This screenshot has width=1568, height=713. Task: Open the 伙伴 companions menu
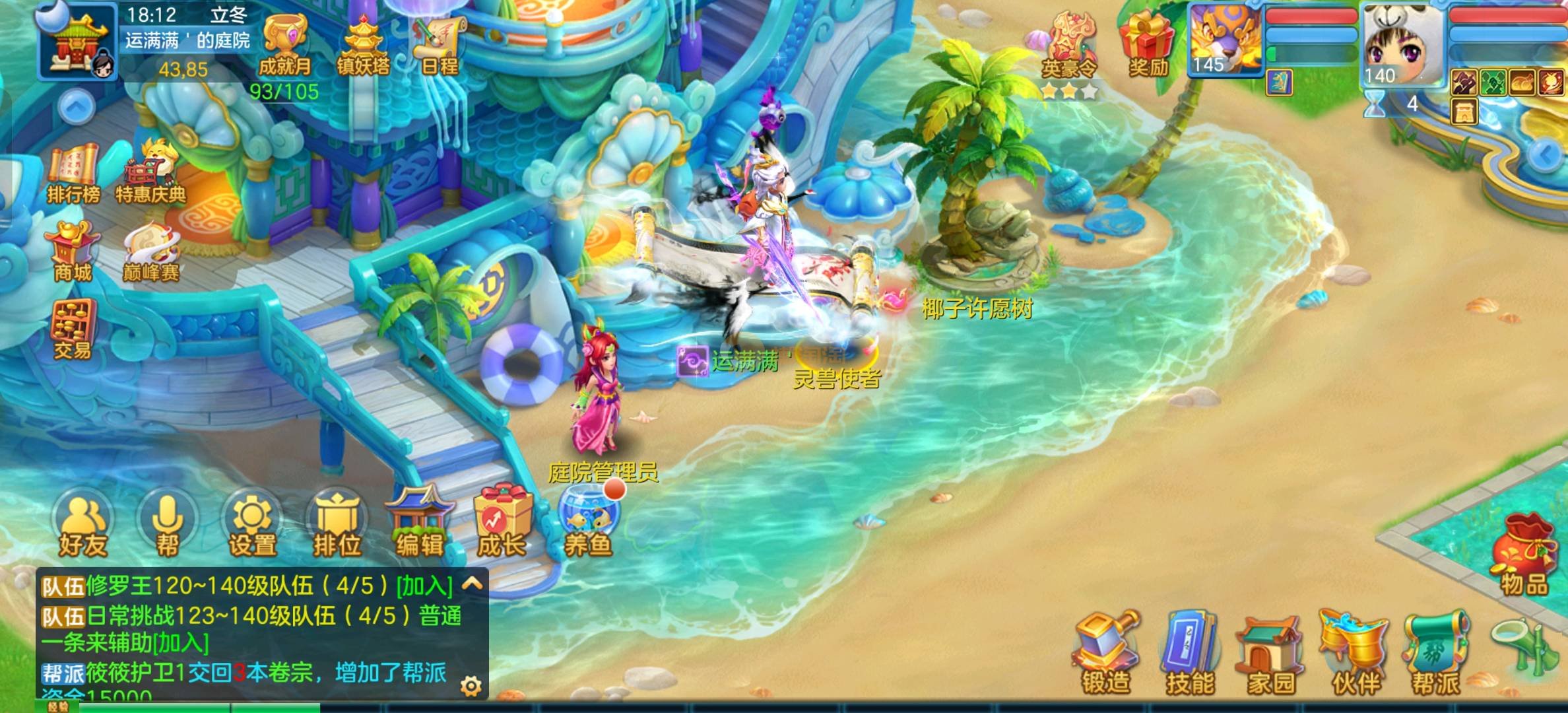pyautogui.click(x=1355, y=654)
